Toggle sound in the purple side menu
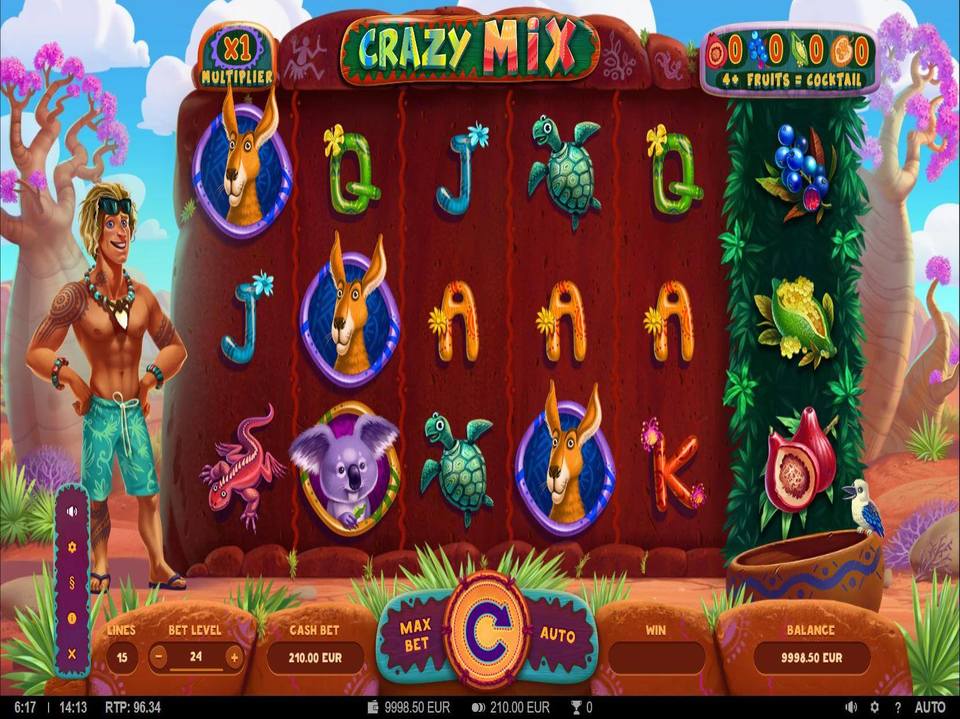Screen dimensions: 960x719 71,511
